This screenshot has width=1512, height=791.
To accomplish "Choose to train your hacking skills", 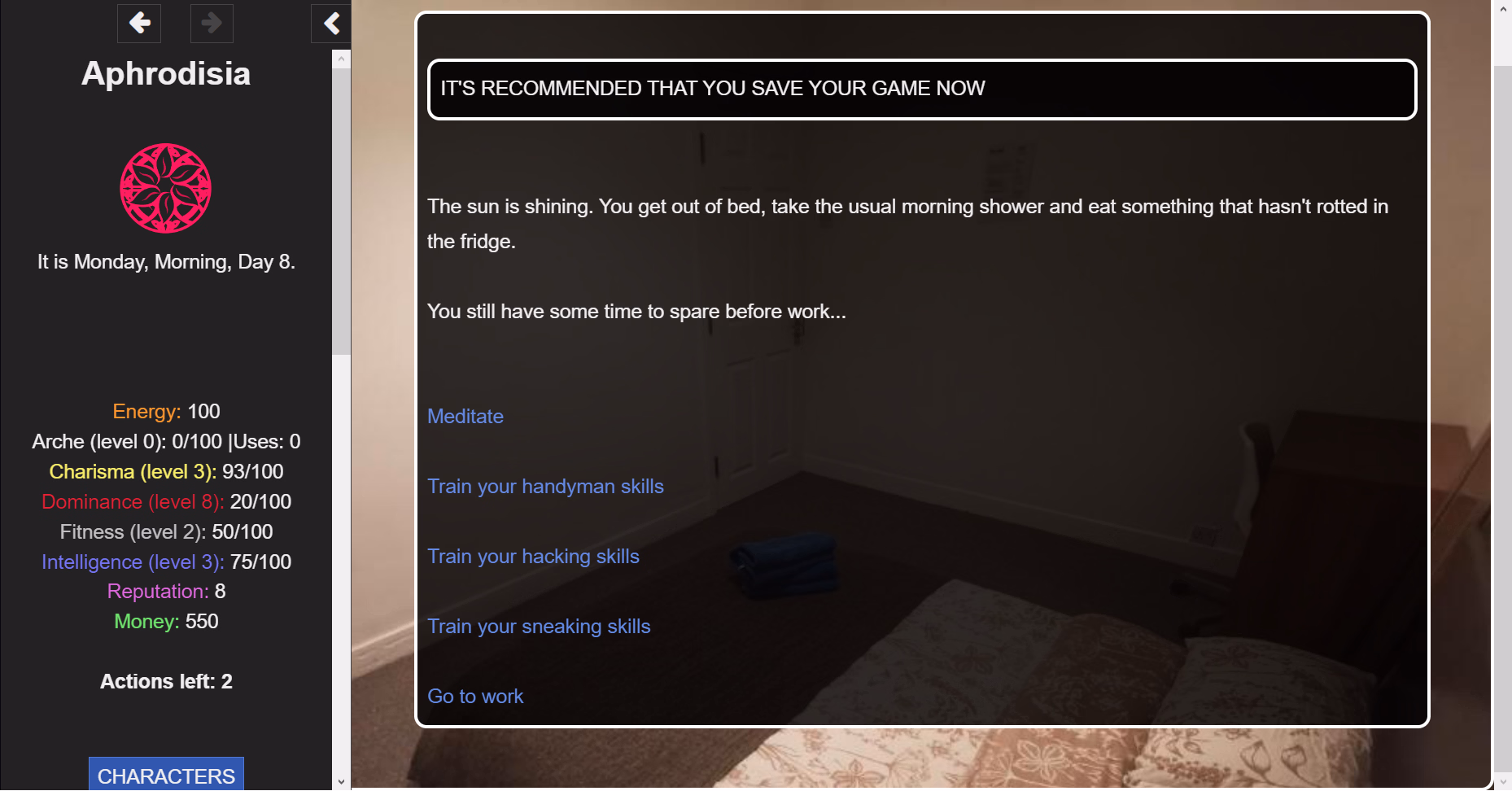I will click(533, 557).
